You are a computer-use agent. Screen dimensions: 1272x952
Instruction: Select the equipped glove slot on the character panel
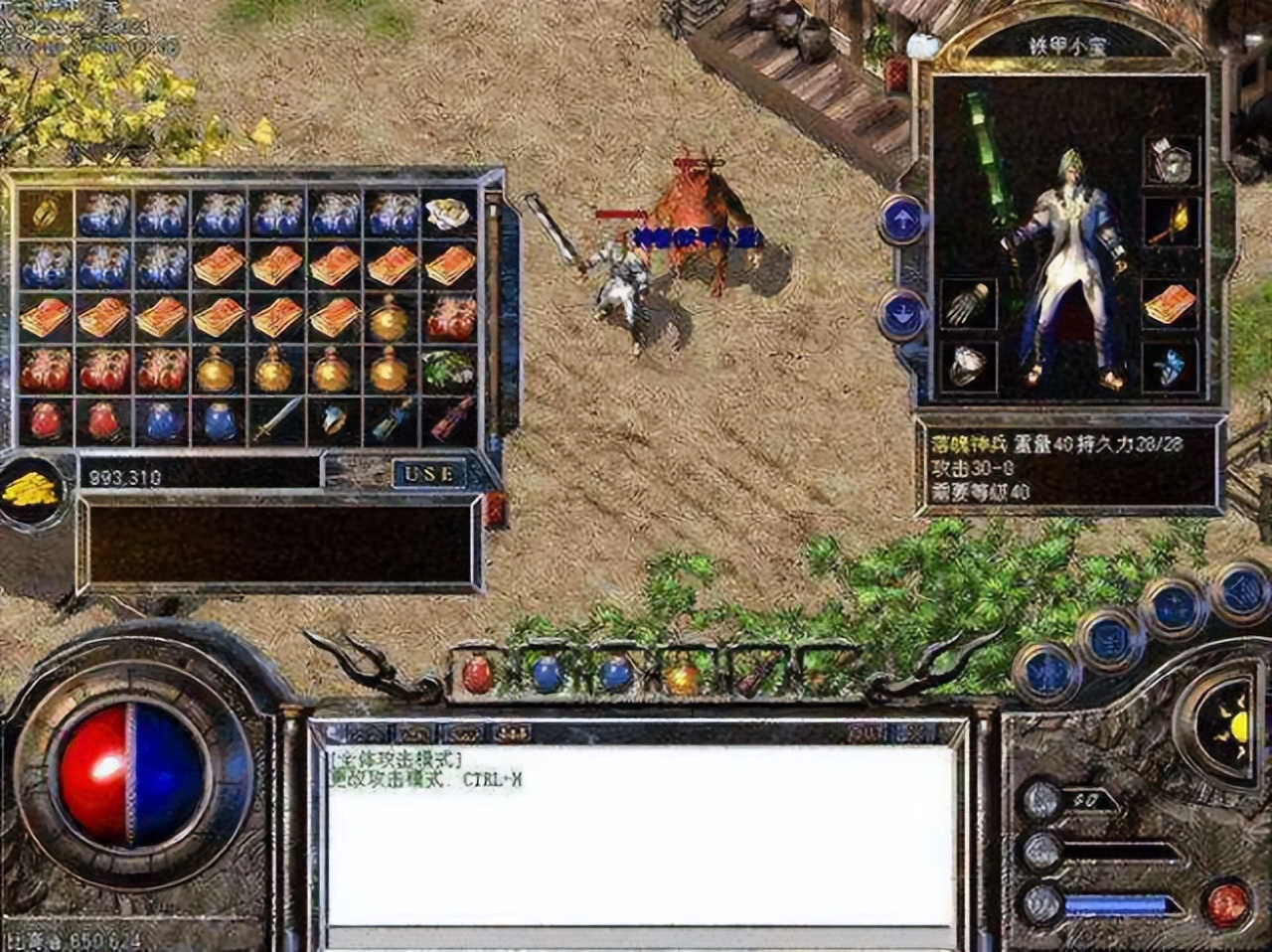[x=968, y=305]
